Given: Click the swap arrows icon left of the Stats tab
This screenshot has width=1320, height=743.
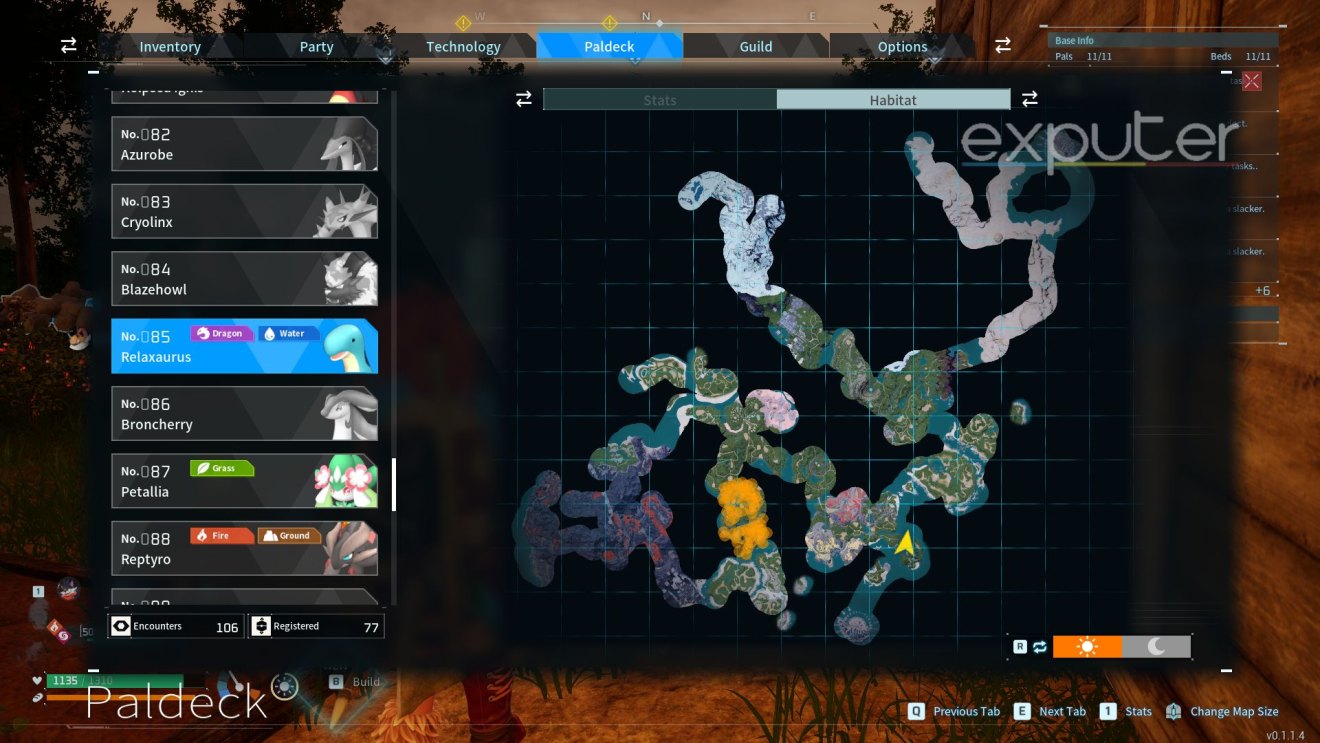Looking at the screenshot, I should (x=524, y=99).
